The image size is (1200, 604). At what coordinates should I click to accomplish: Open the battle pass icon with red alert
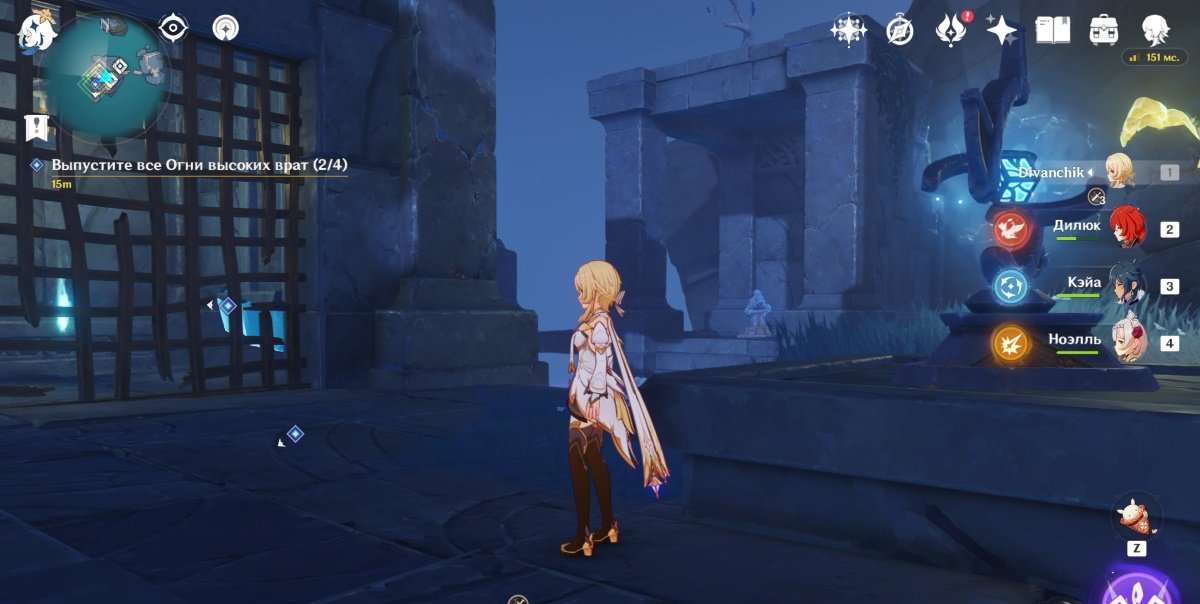[x=949, y=30]
